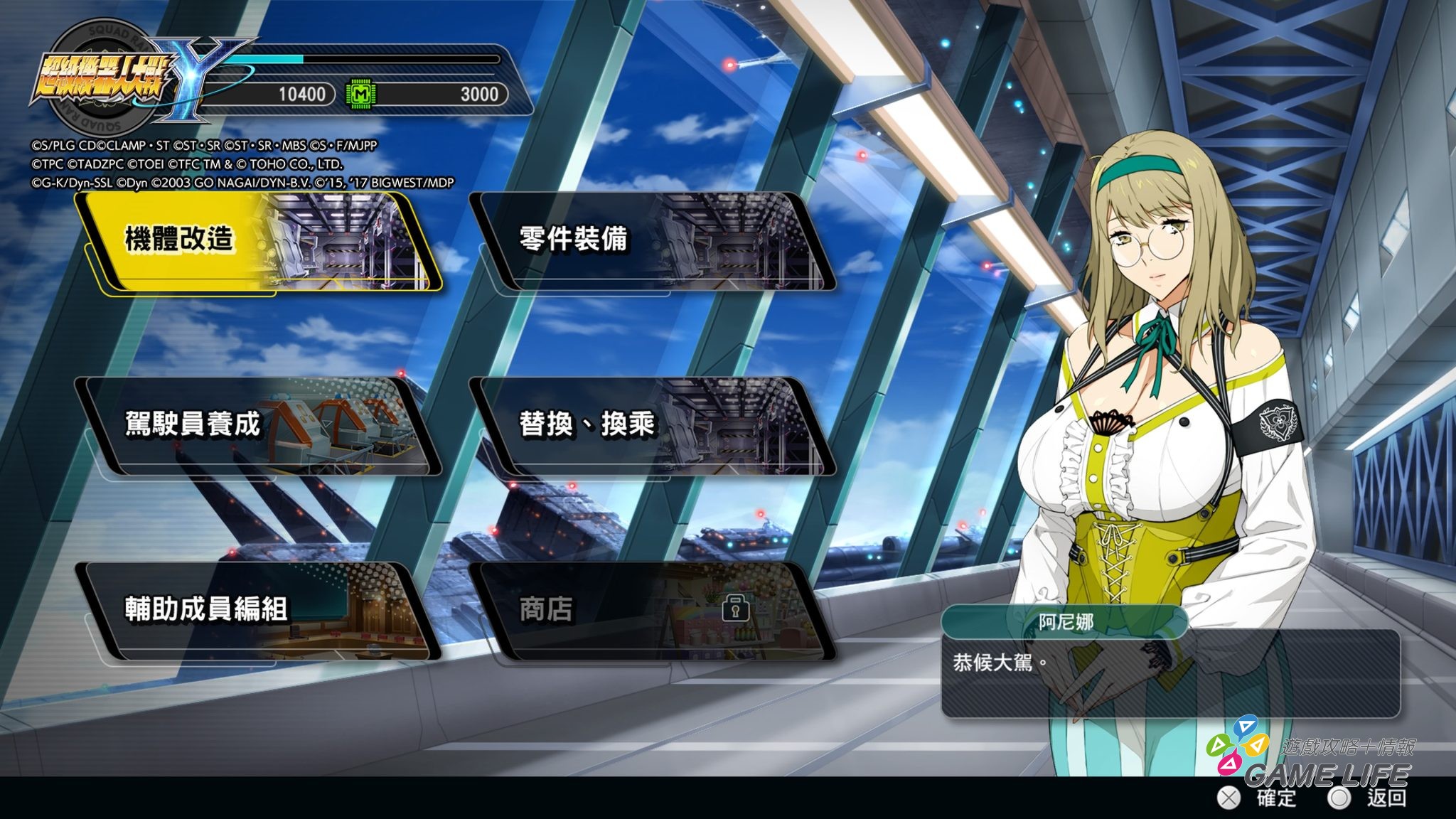This screenshot has width=1456, height=819.
Task: Select the 零件裝備 parts equip option
Action: click(x=651, y=242)
